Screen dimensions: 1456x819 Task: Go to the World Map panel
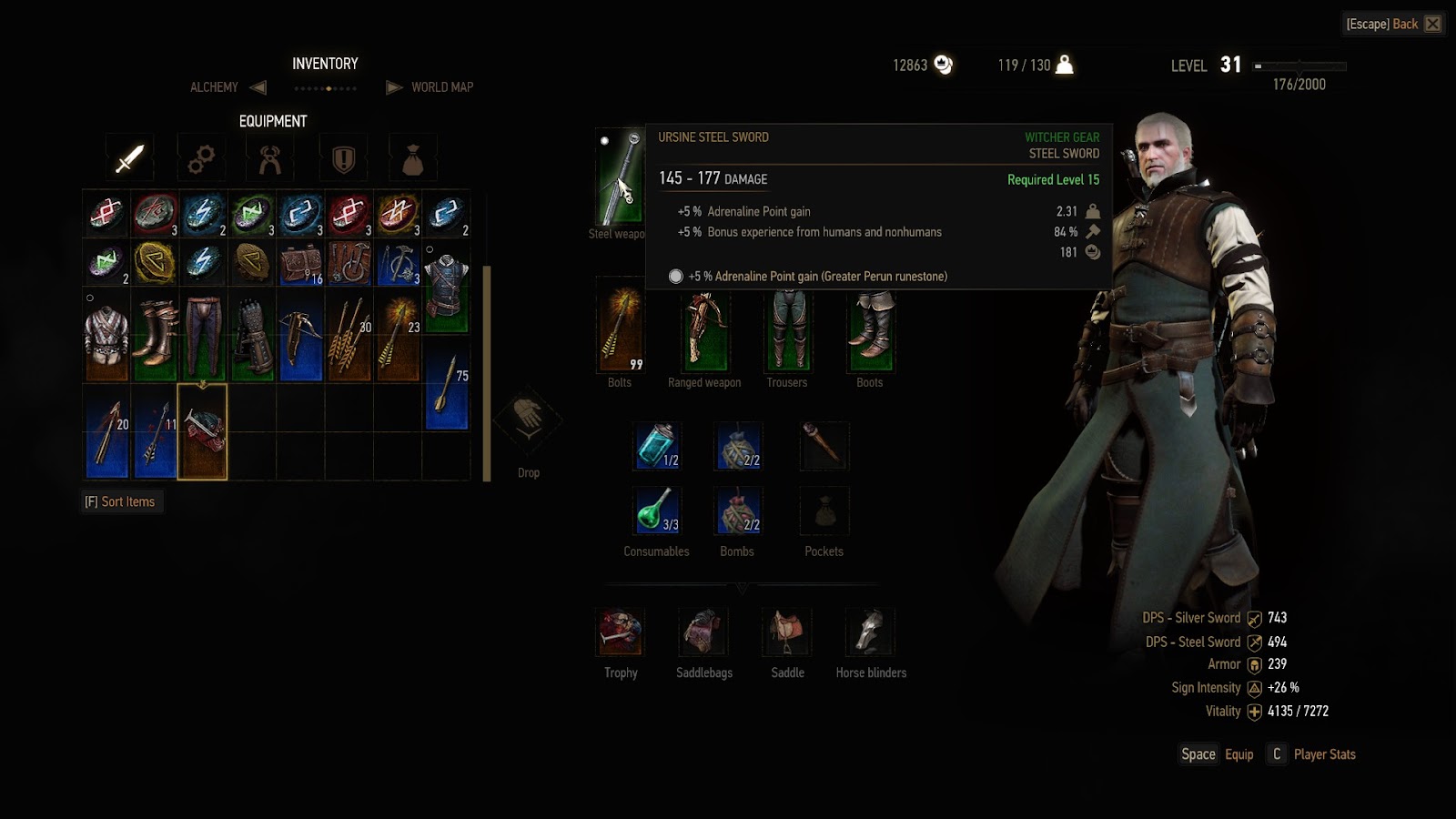(x=441, y=87)
